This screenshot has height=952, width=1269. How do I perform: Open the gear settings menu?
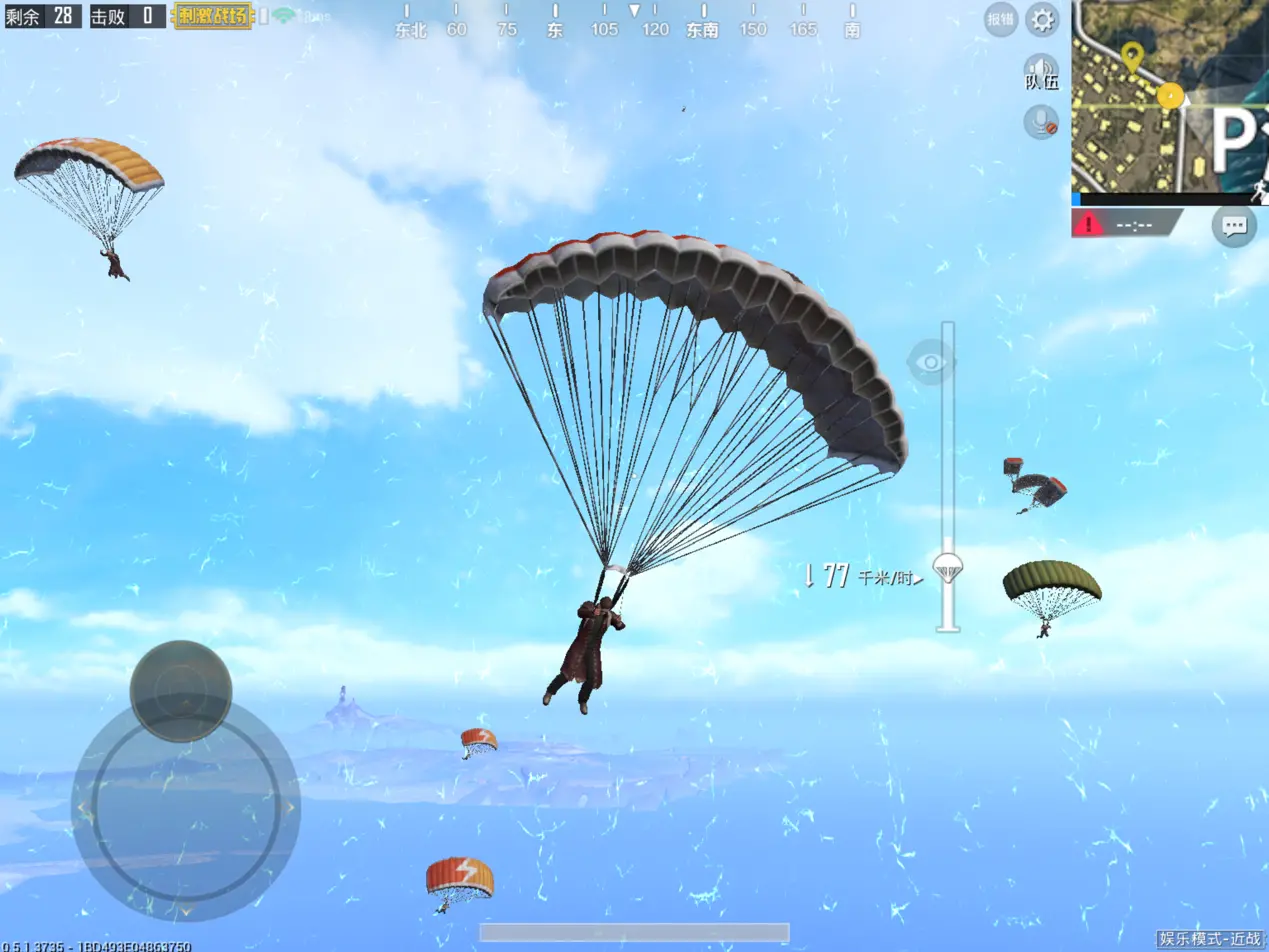[x=1042, y=19]
